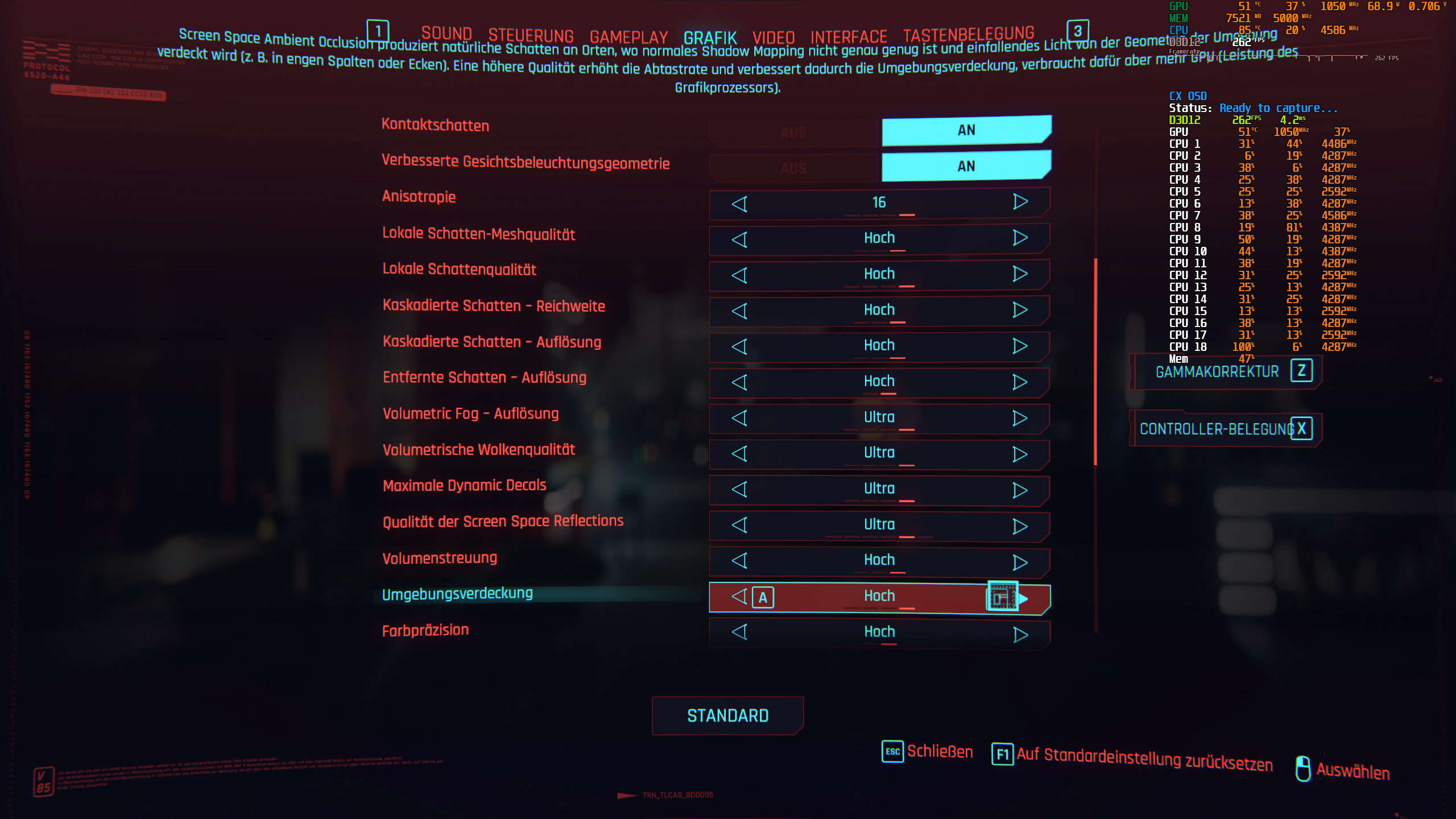Turn Kontaktschatten to AUS
1456x819 pixels.
pyautogui.click(x=792, y=131)
